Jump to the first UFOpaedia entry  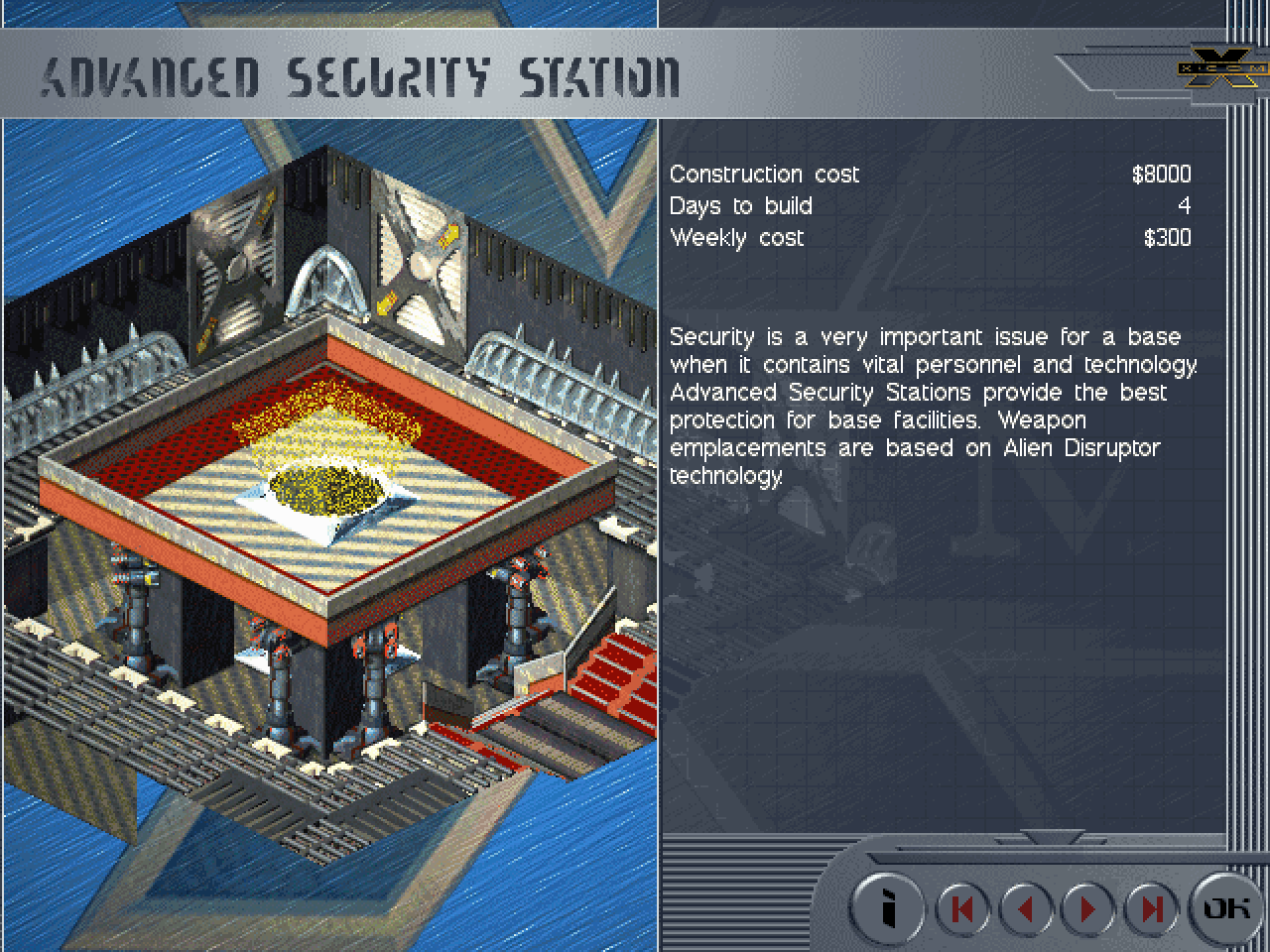961,908
